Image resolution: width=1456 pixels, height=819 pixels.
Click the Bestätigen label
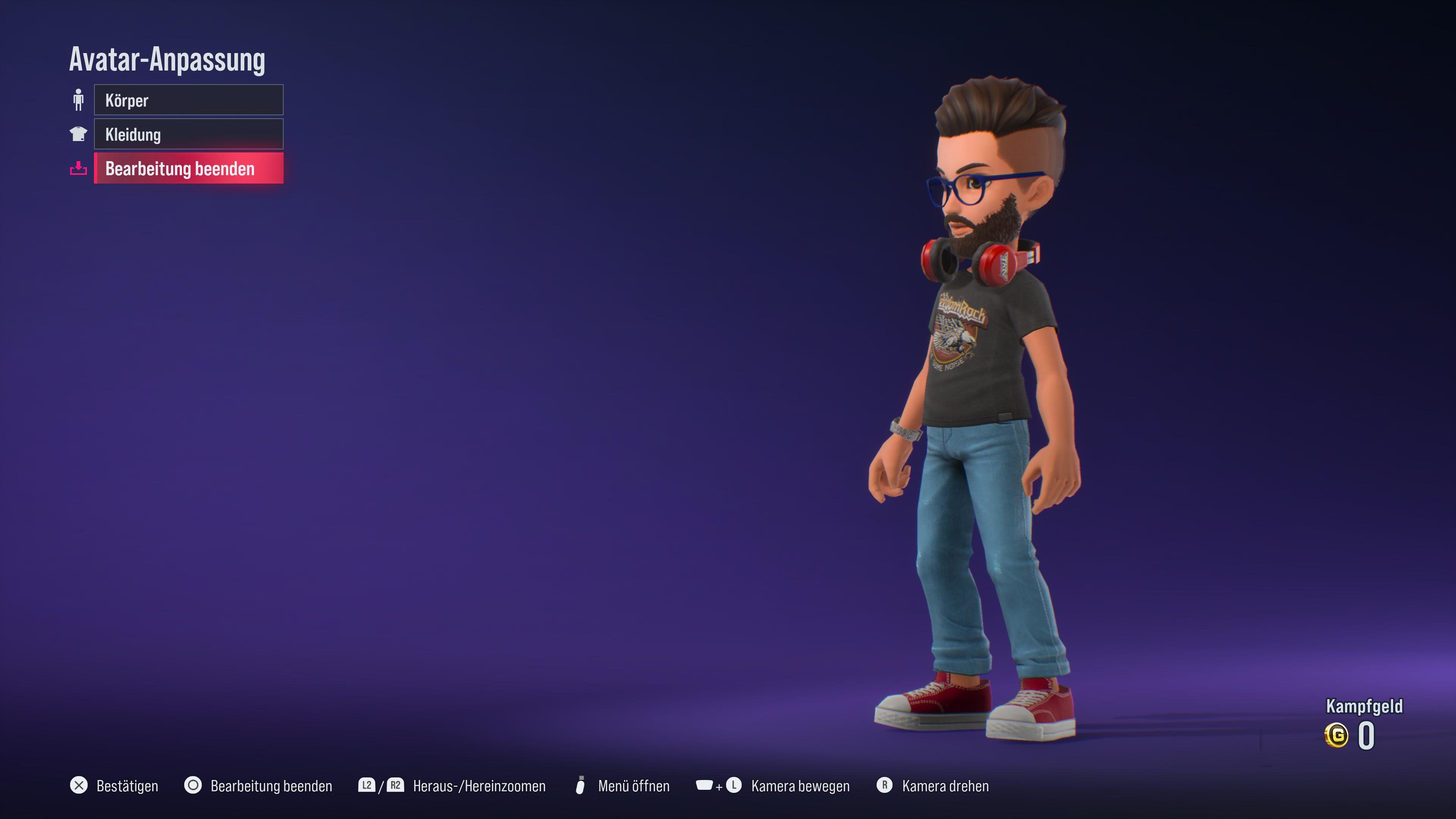point(127,786)
